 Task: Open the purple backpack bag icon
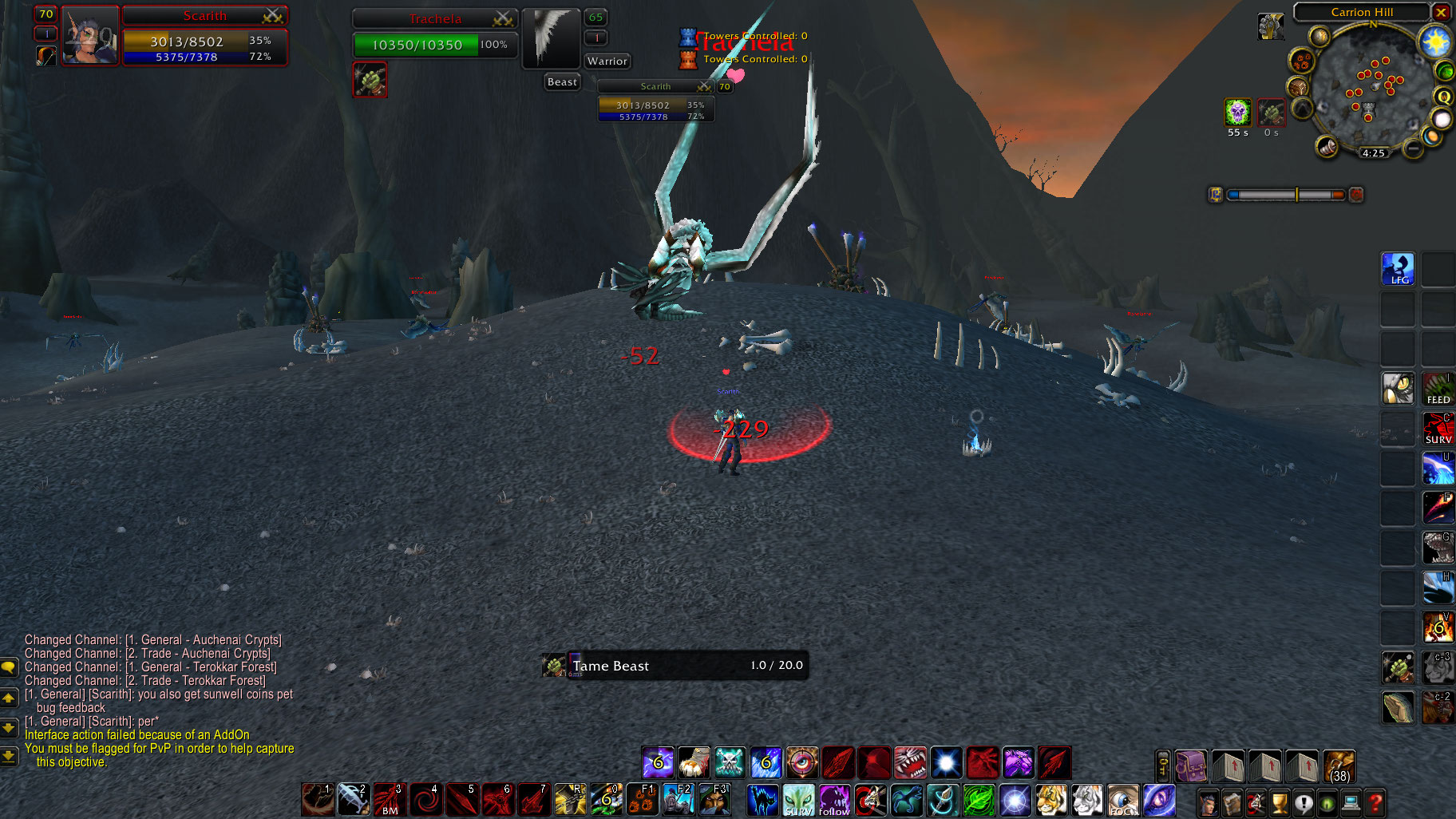1191,766
